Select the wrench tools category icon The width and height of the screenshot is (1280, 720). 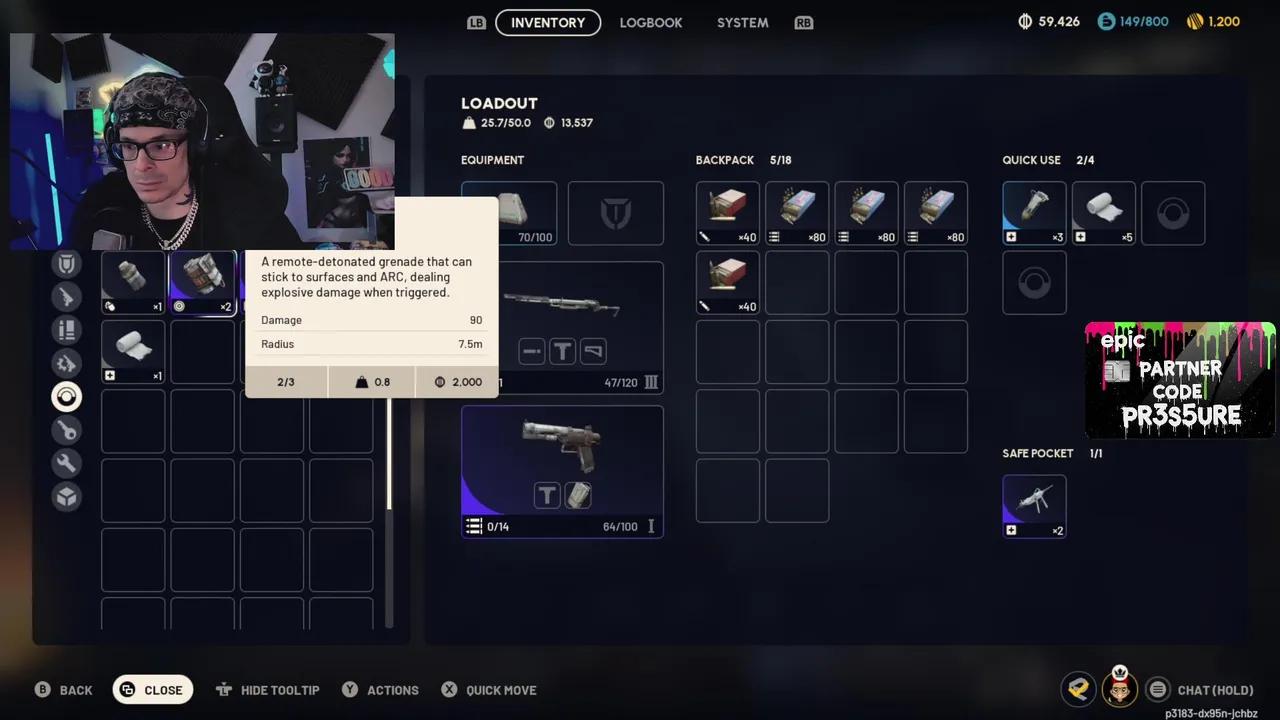(66, 462)
